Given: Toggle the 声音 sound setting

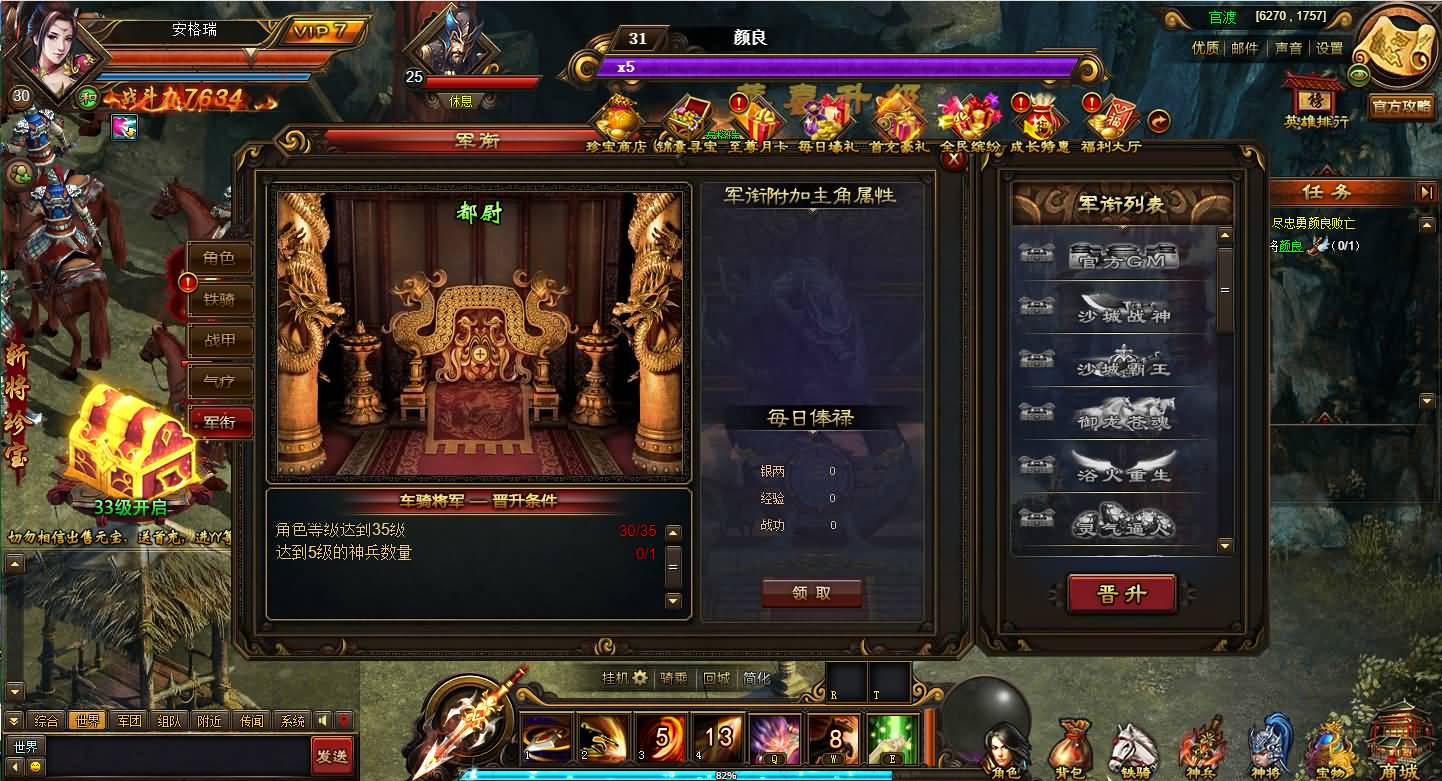Looking at the screenshot, I should (x=1289, y=47).
